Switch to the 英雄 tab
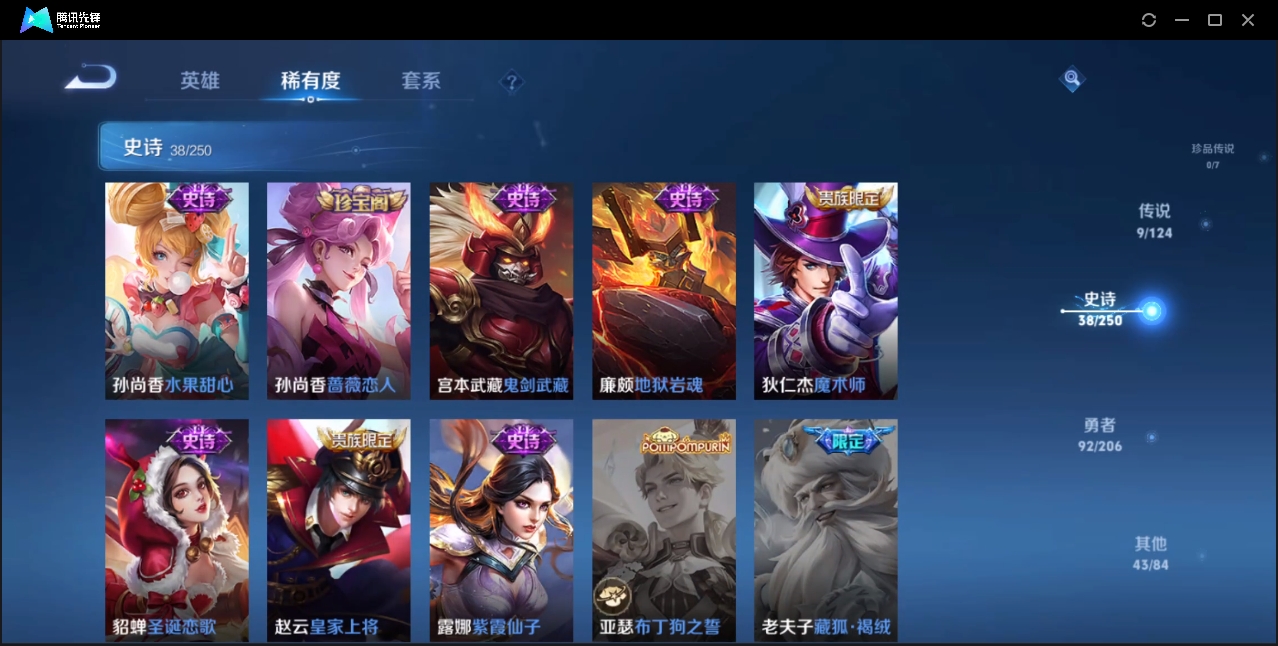The height and width of the screenshot is (646, 1278). [200, 81]
